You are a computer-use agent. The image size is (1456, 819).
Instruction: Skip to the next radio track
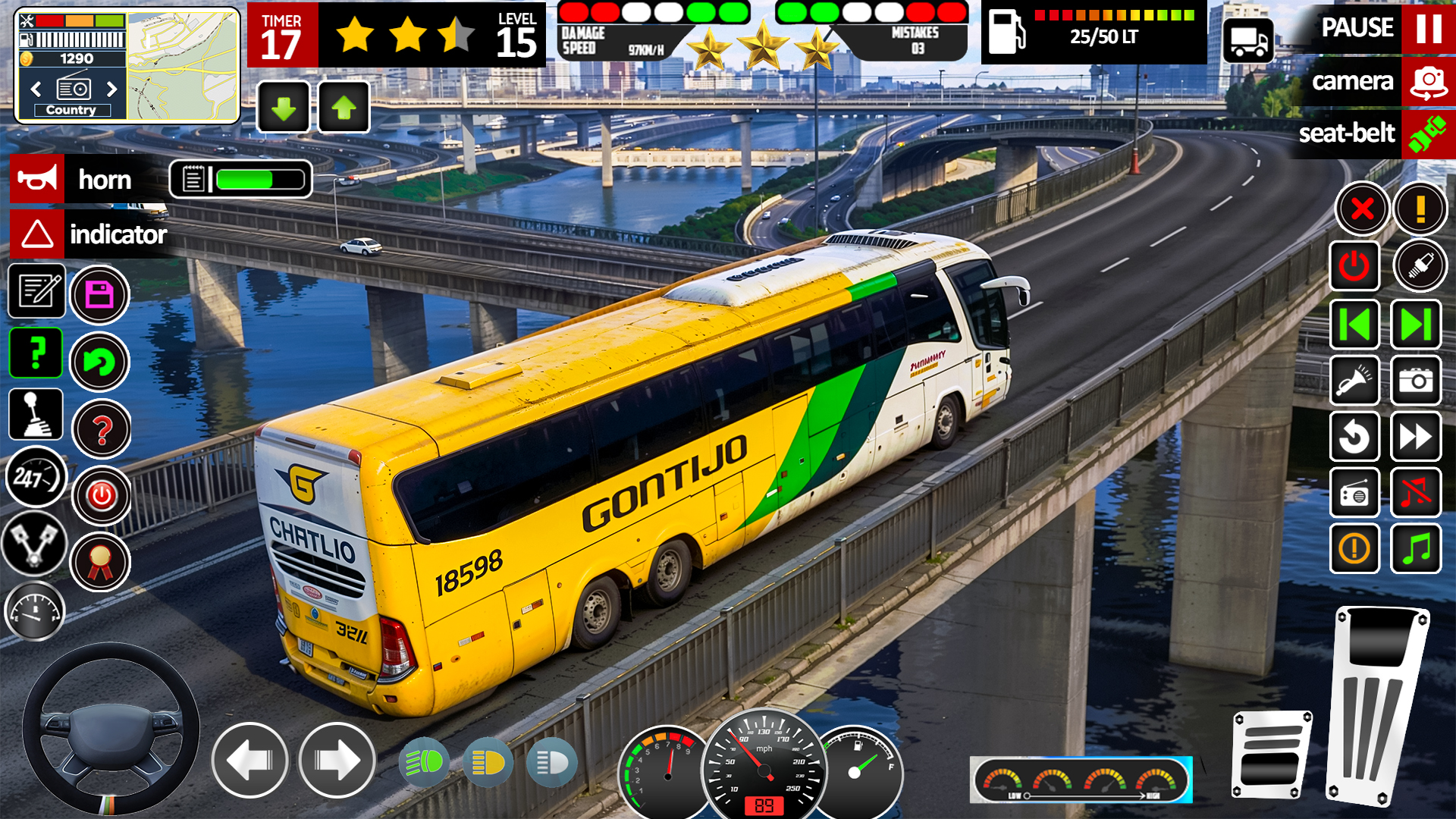(x=1416, y=325)
